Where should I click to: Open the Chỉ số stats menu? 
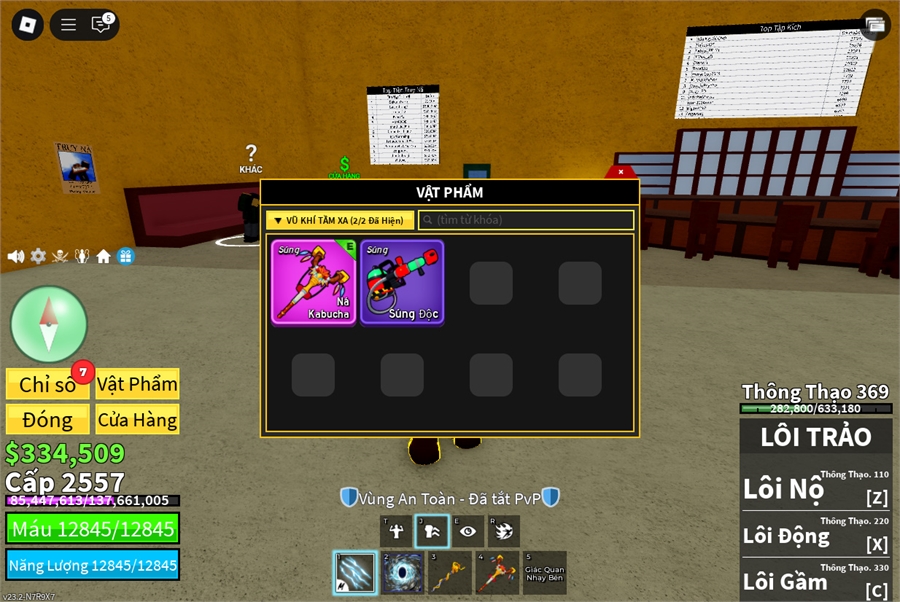click(48, 384)
